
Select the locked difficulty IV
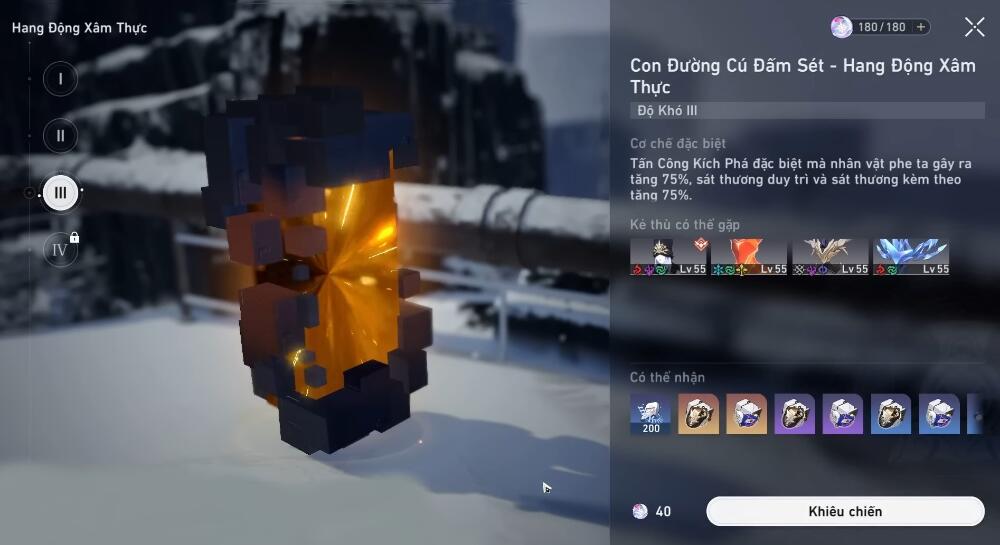[x=60, y=249]
